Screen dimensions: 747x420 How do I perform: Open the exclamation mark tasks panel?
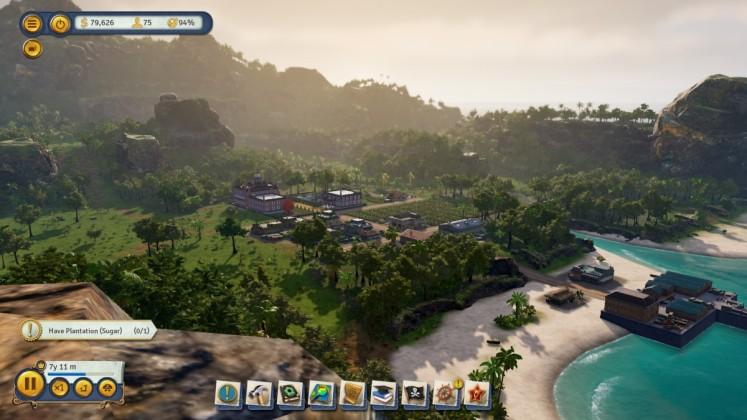(x=229, y=394)
